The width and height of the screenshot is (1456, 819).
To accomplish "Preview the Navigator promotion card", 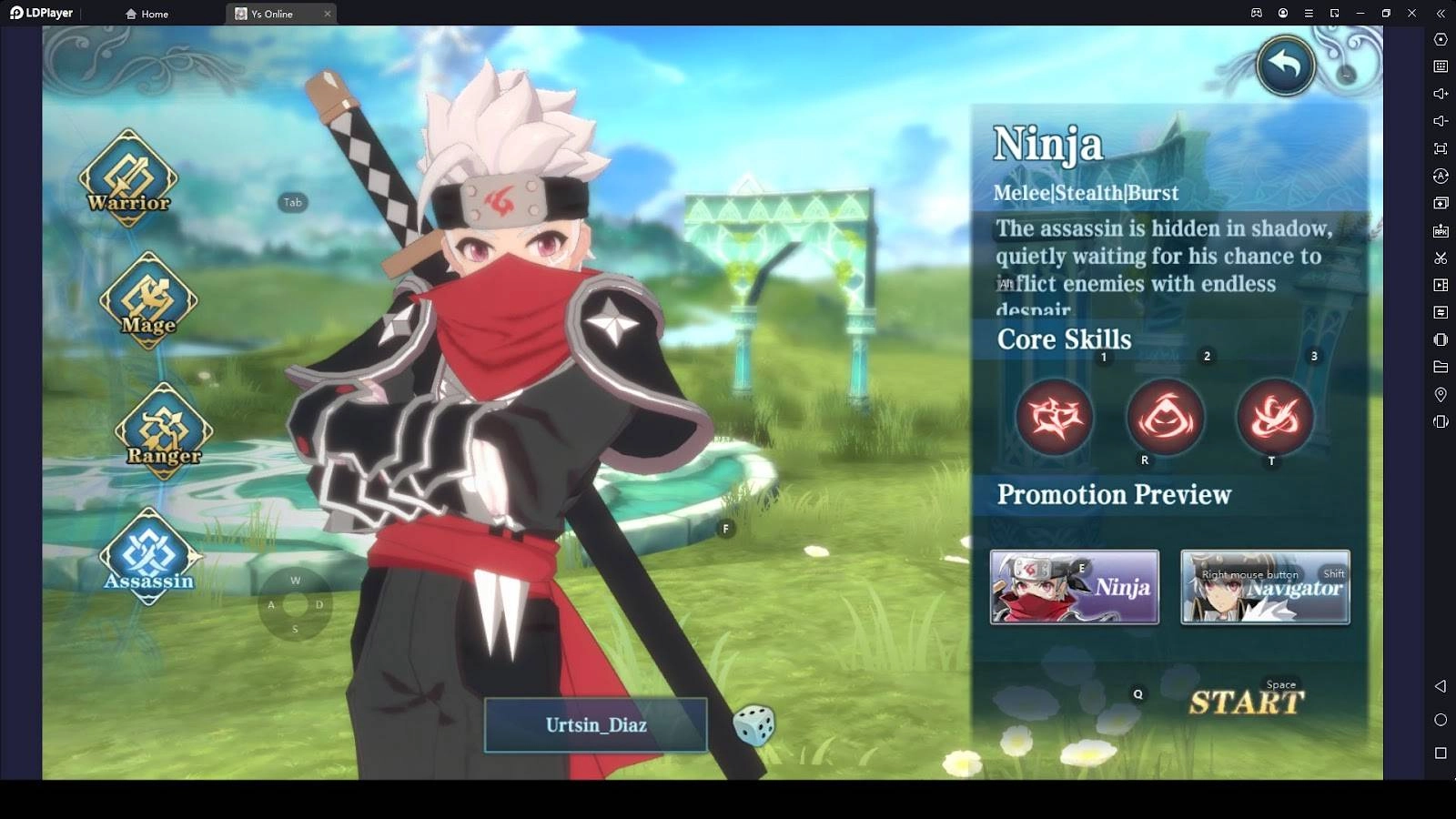I will [1265, 587].
